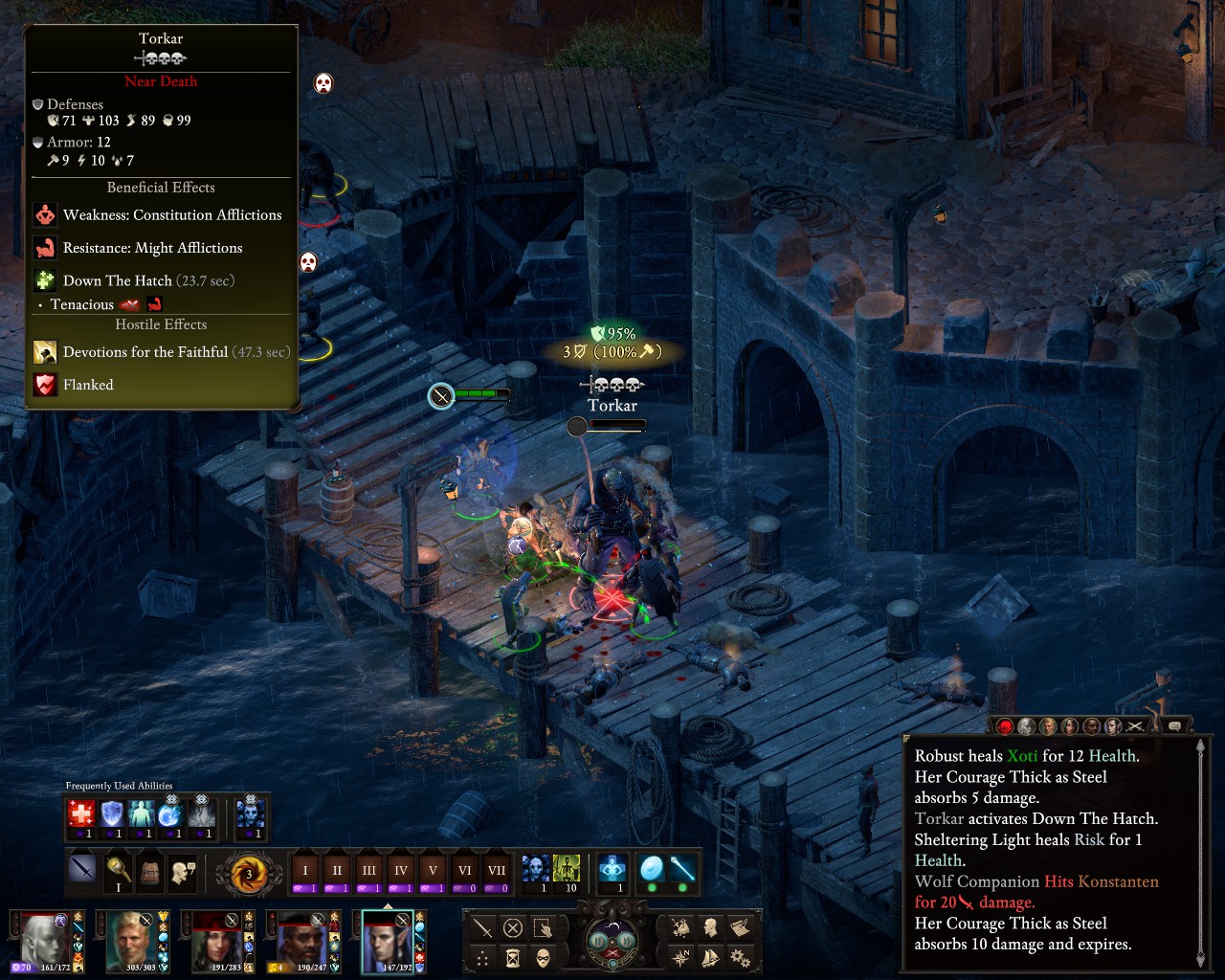Open the compass map button

(x=681, y=957)
